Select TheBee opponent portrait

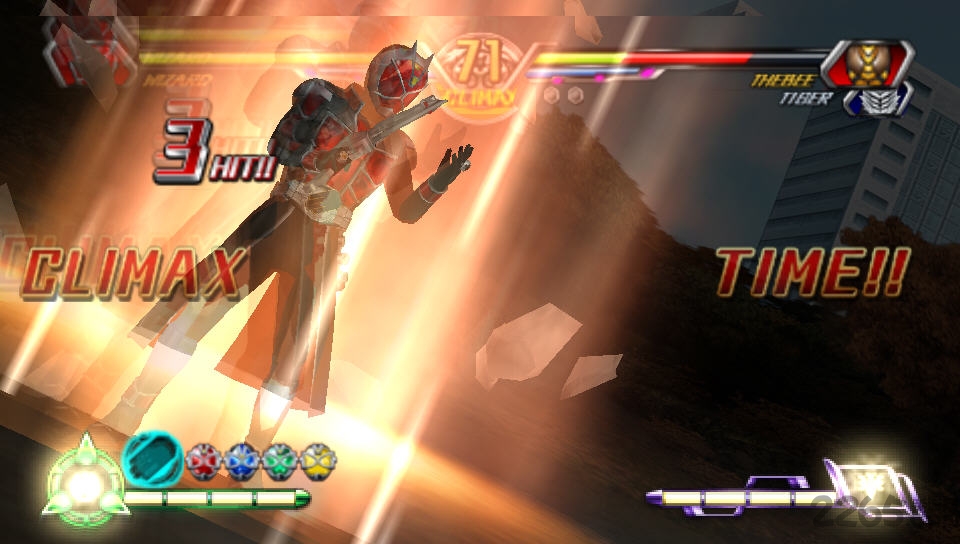coord(868,62)
